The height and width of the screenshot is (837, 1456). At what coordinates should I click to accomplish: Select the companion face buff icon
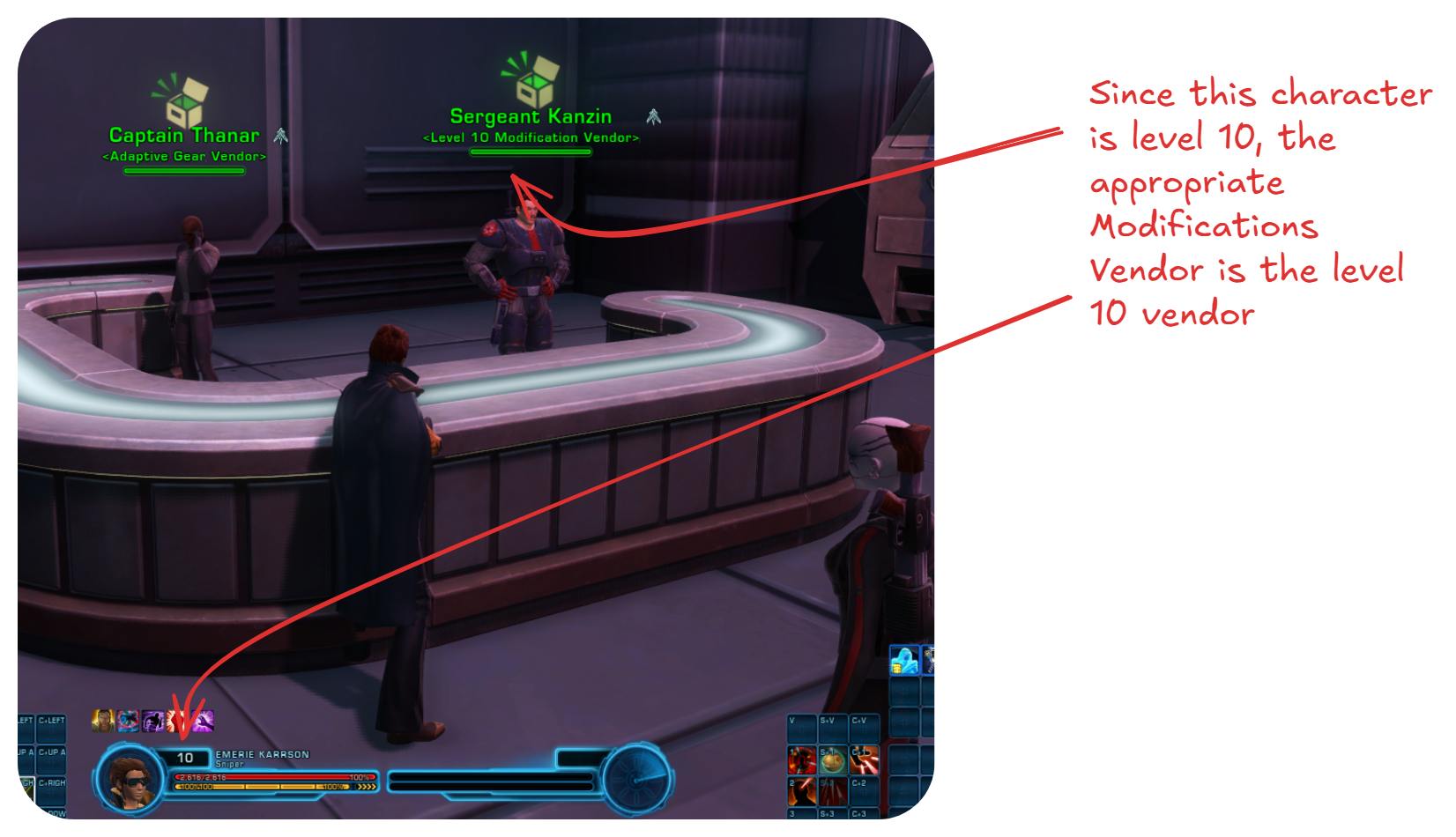tap(103, 722)
